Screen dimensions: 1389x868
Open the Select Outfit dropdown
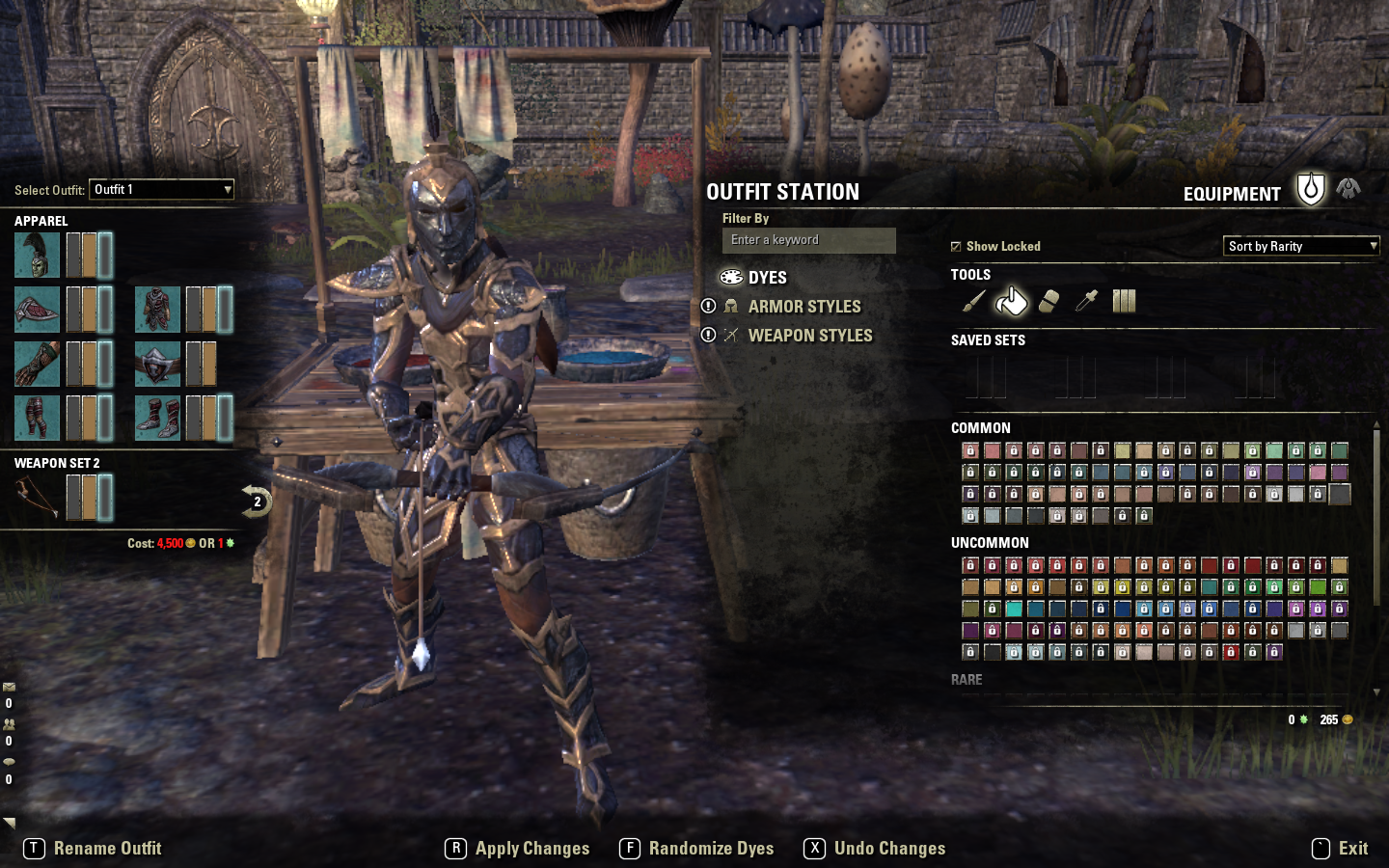(x=161, y=190)
